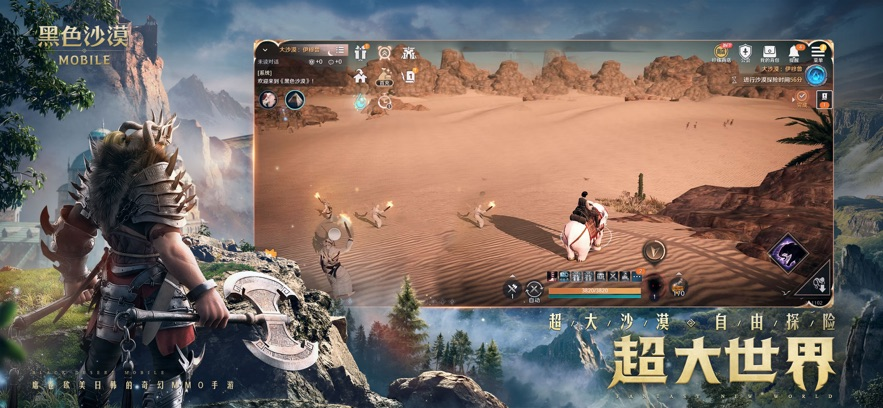Open the location list icon beside Great Desert

[x=341, y=50]
